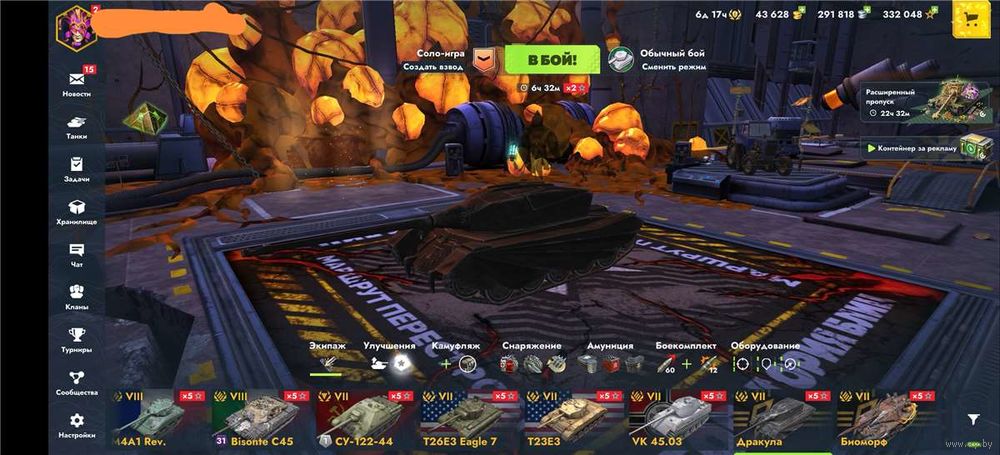Open the Настройки settings menu
Viewport: 1000px width, 455px height.
click(76, 426)
